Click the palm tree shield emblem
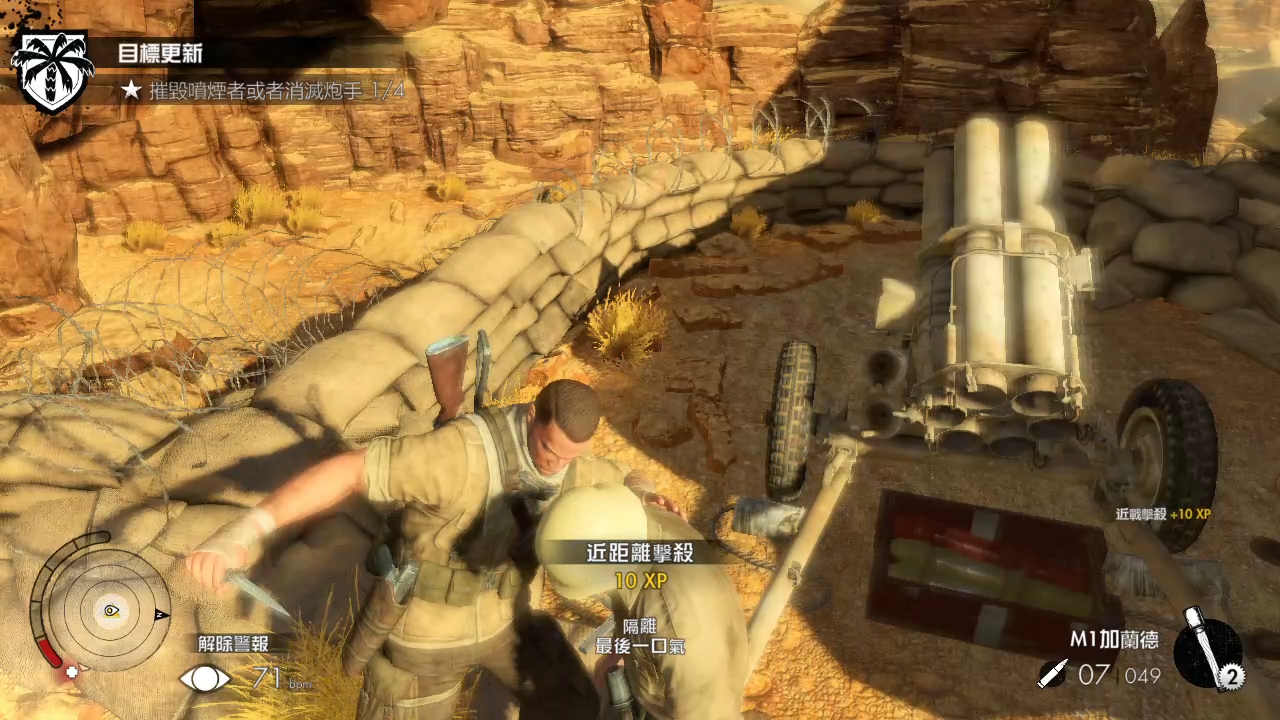This screenshot has width=1280, height=720. click(x=51, y=71)
